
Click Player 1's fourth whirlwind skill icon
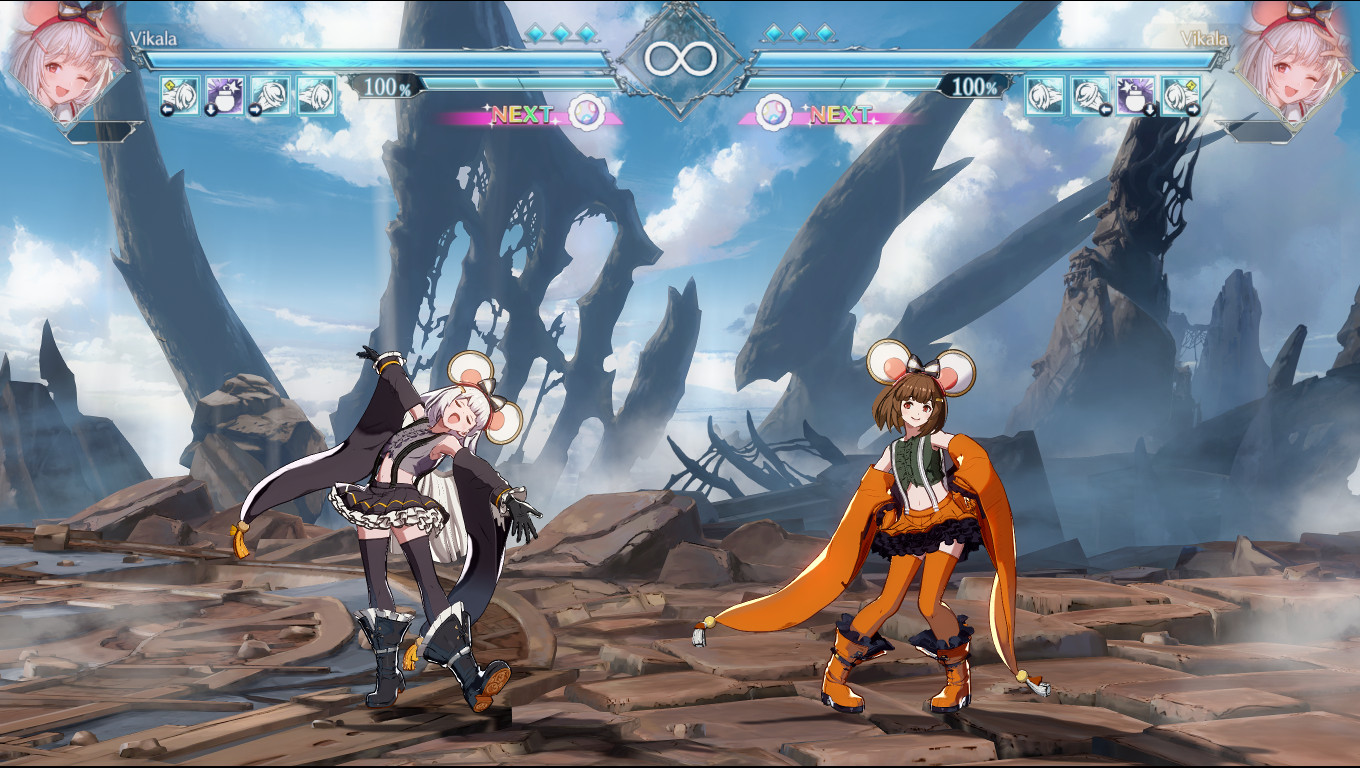pyautogui.click(x=316, y=96)
